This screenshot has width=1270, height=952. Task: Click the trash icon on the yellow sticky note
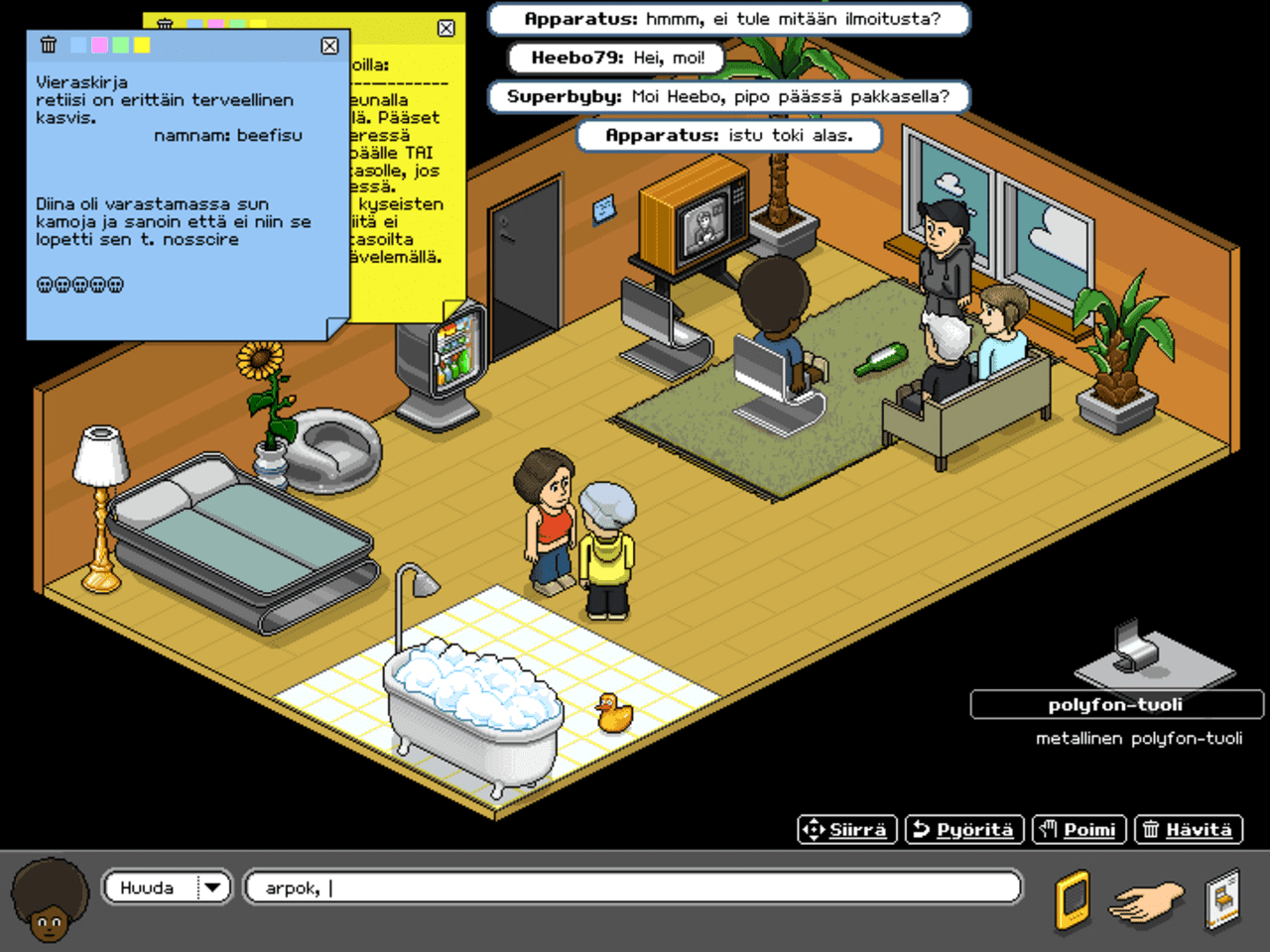point(167,22)
